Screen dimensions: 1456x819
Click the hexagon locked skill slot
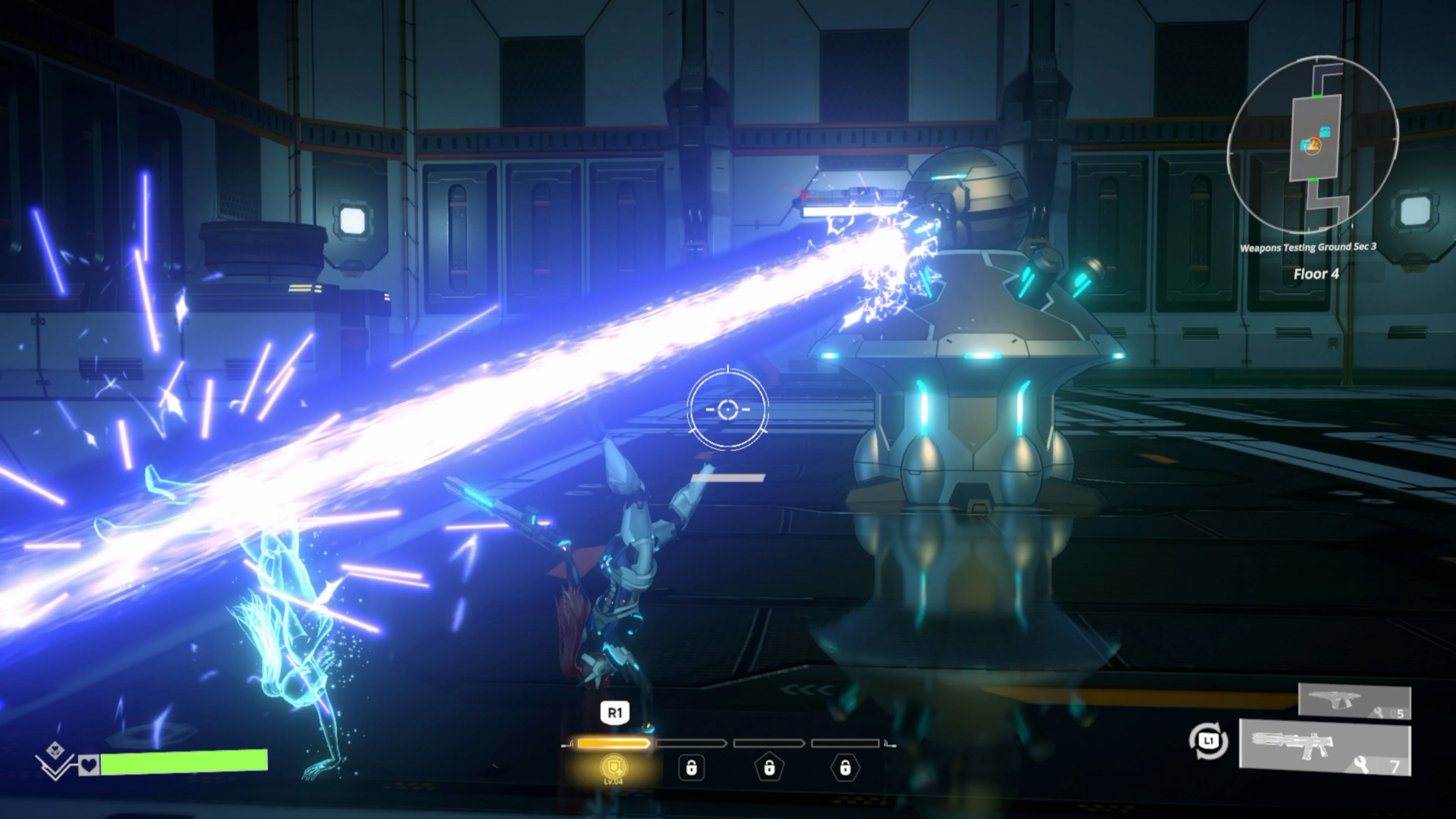[845, 769]
